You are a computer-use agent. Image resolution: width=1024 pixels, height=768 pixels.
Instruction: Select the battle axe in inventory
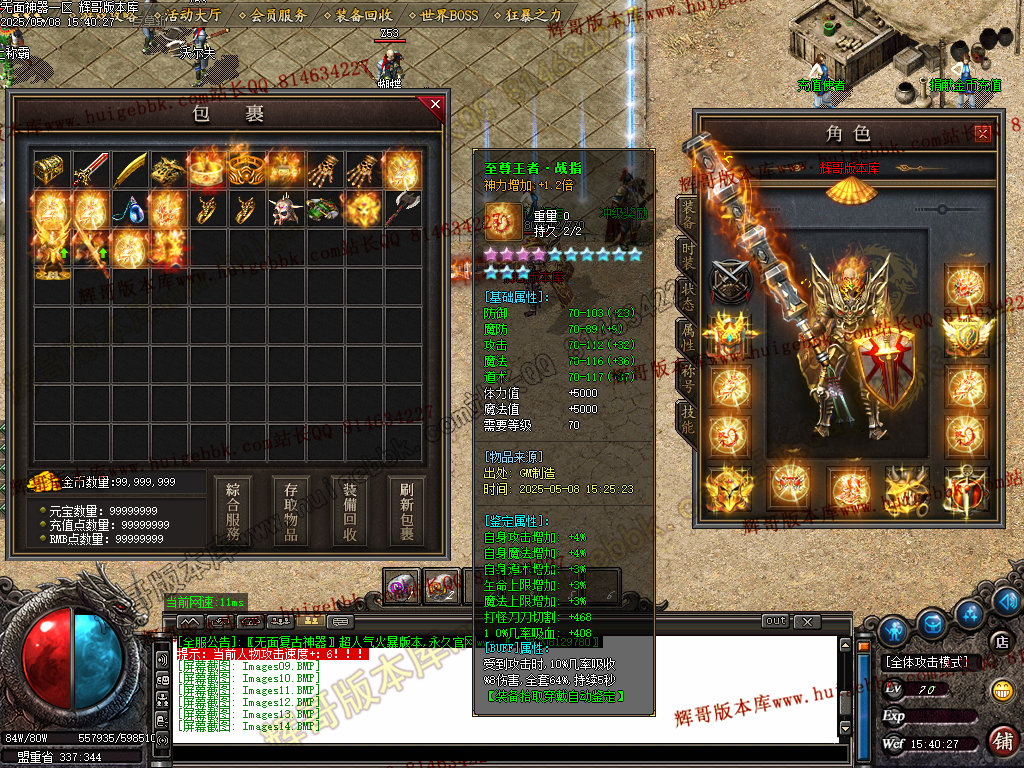click(x=402, y=209)
